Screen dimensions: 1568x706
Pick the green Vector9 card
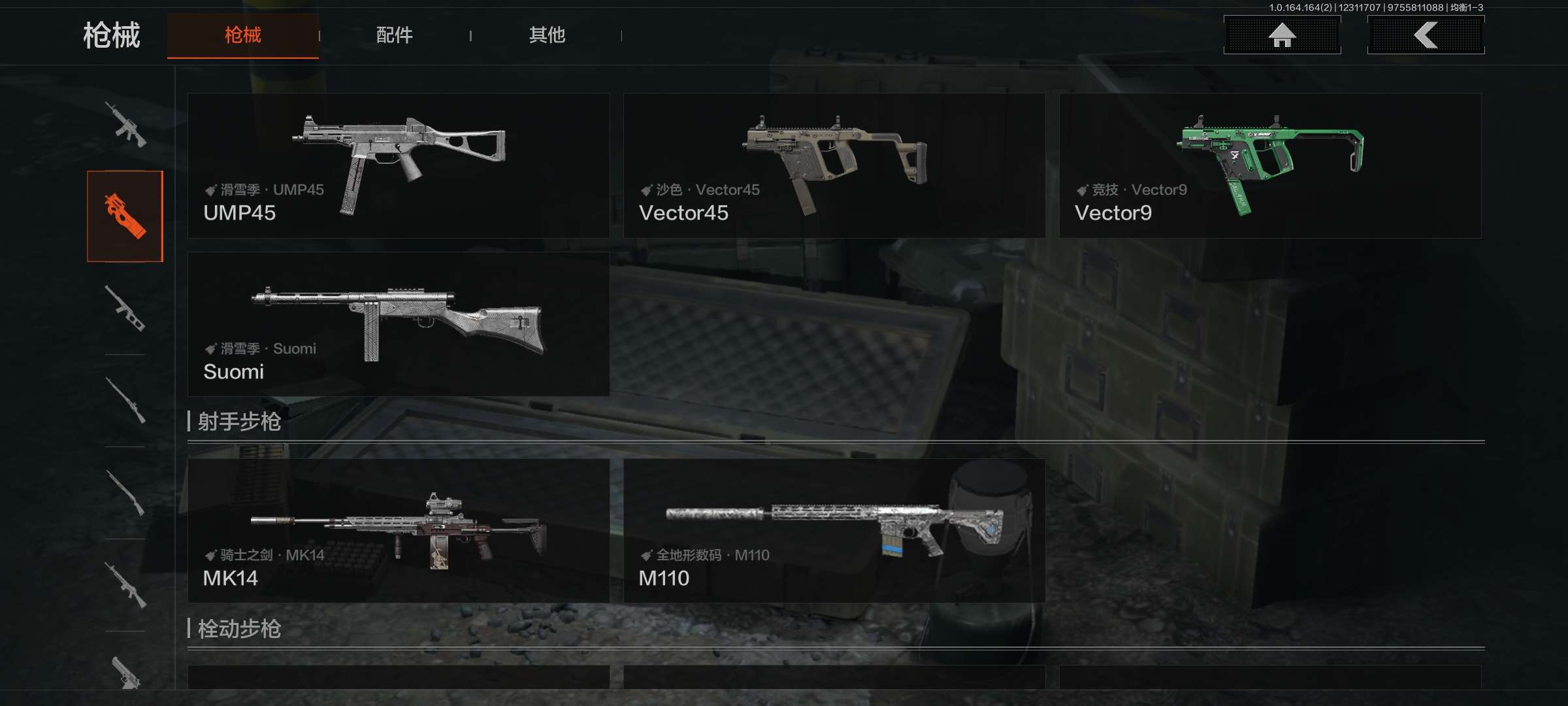point(1269,165)
